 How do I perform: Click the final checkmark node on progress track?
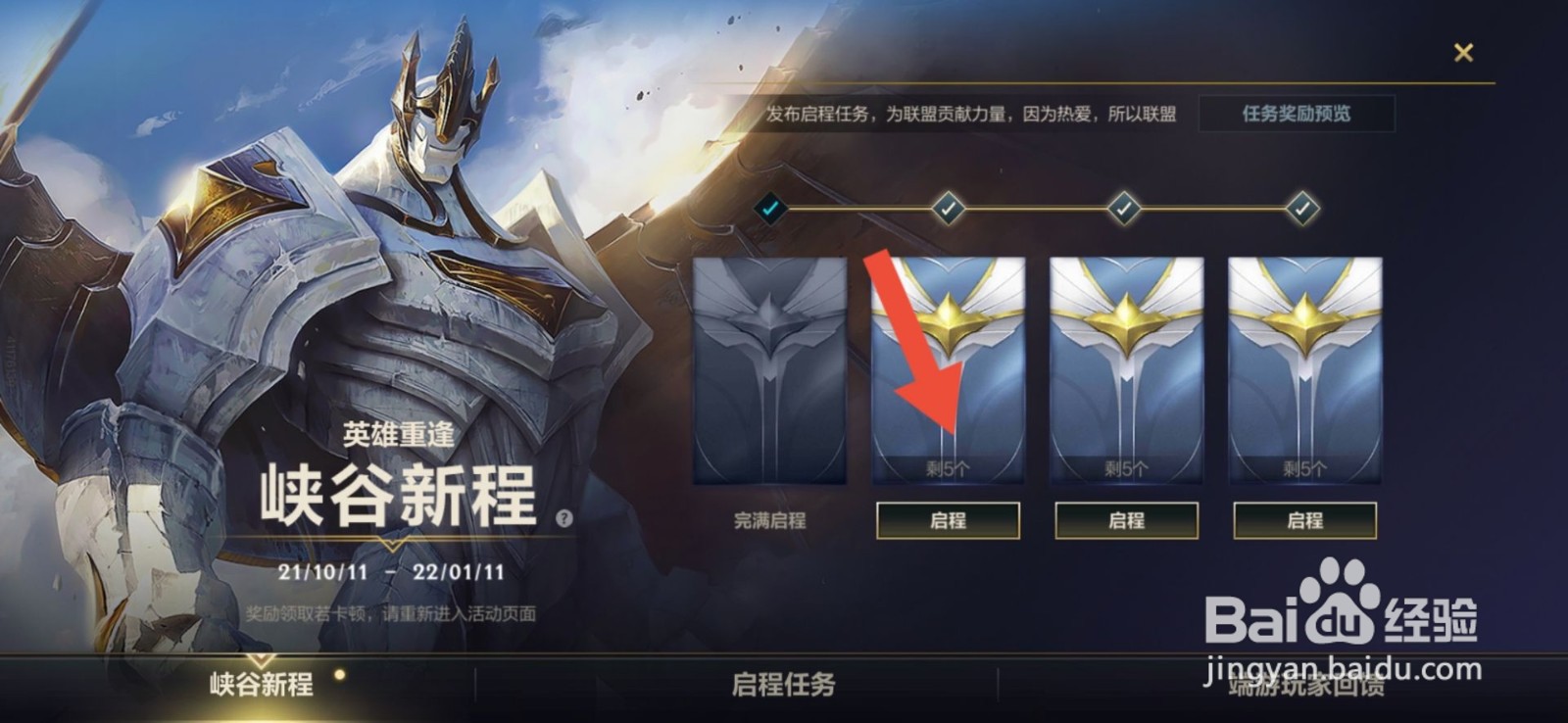(1301, 207)
